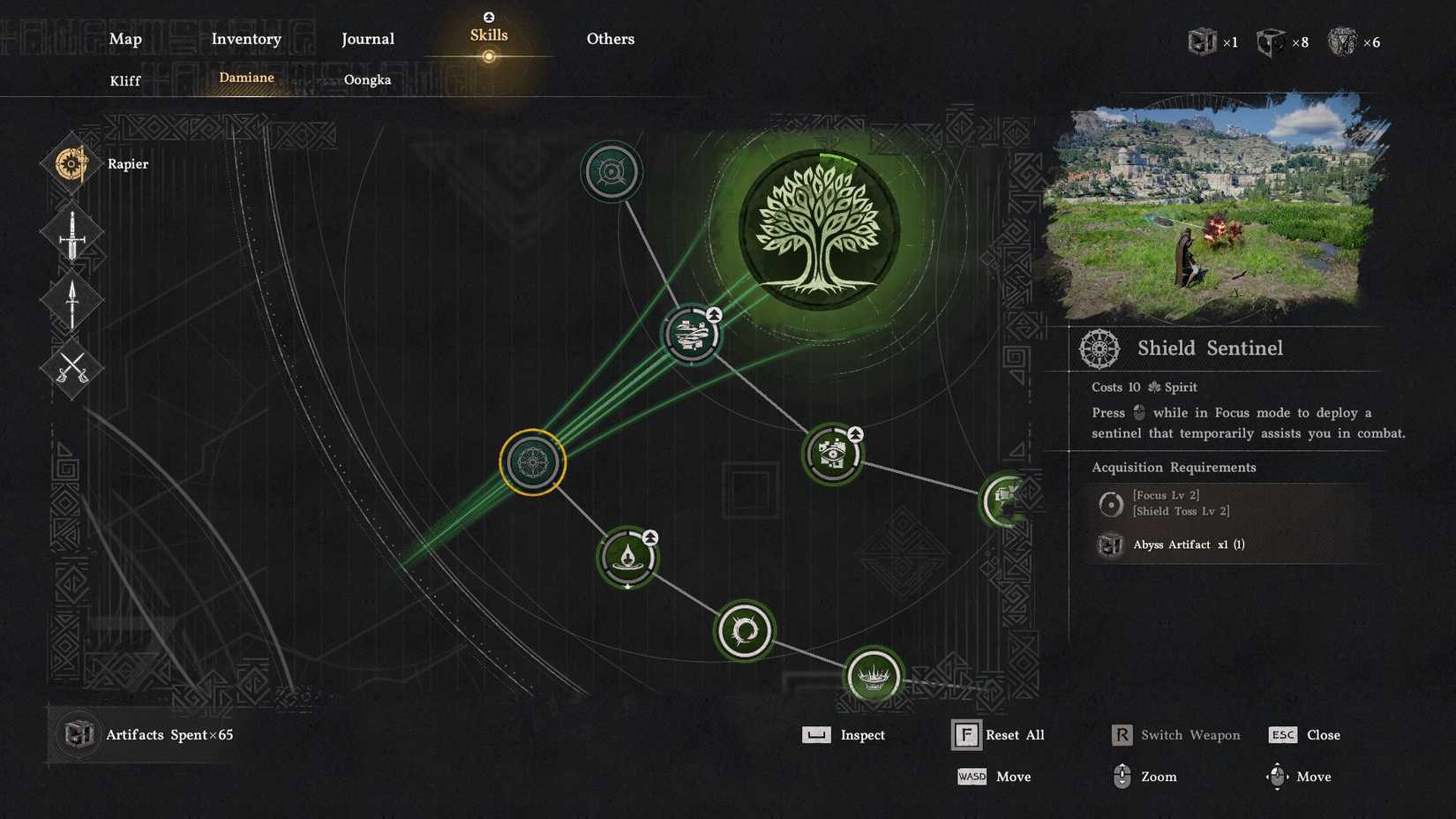Click the stone x6 resource icon top right
The width and height of the screenshot is (1456, 819).
(x=1340, y=41)
